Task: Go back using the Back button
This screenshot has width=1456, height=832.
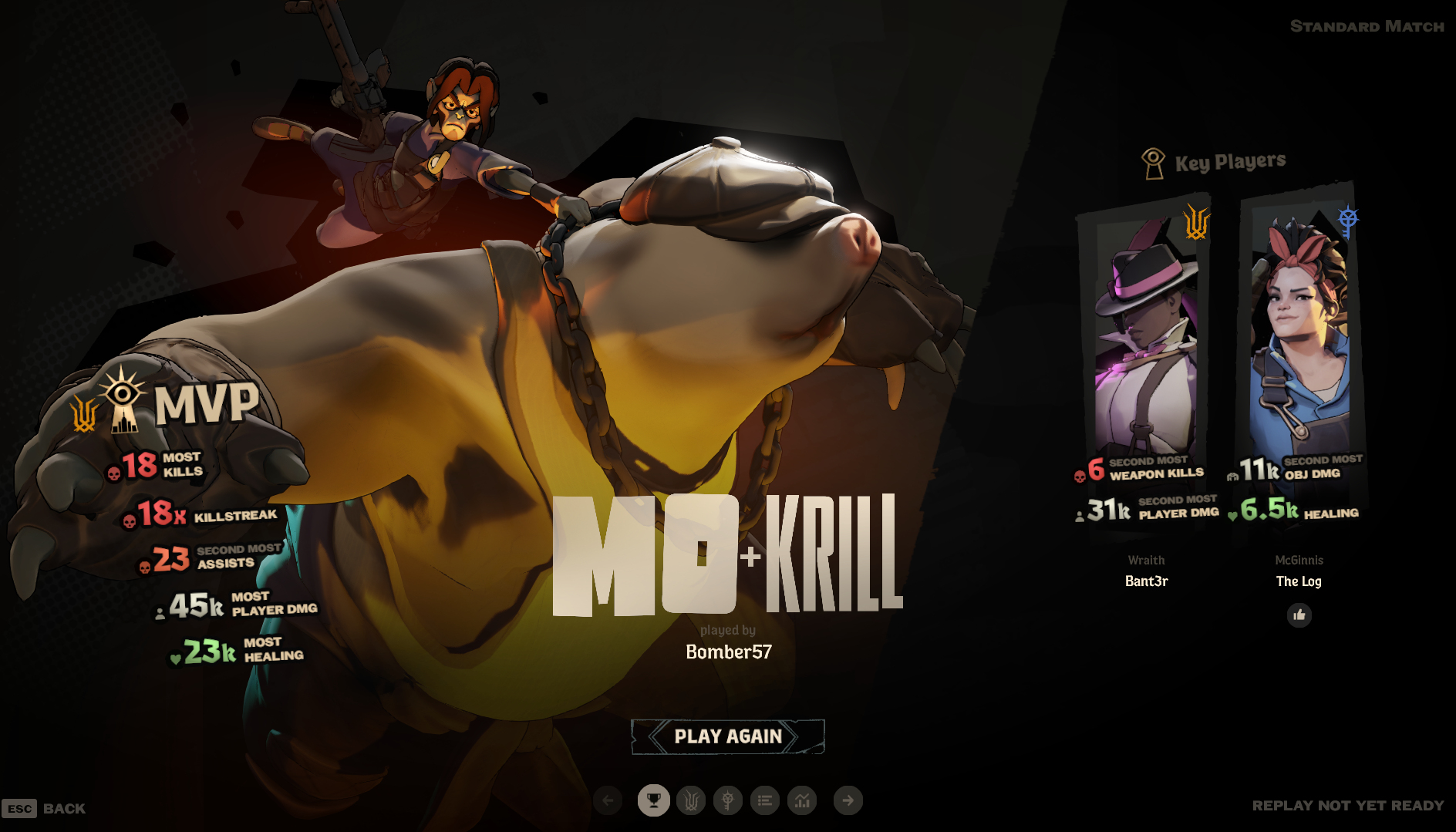Action: tap(45, 808)
